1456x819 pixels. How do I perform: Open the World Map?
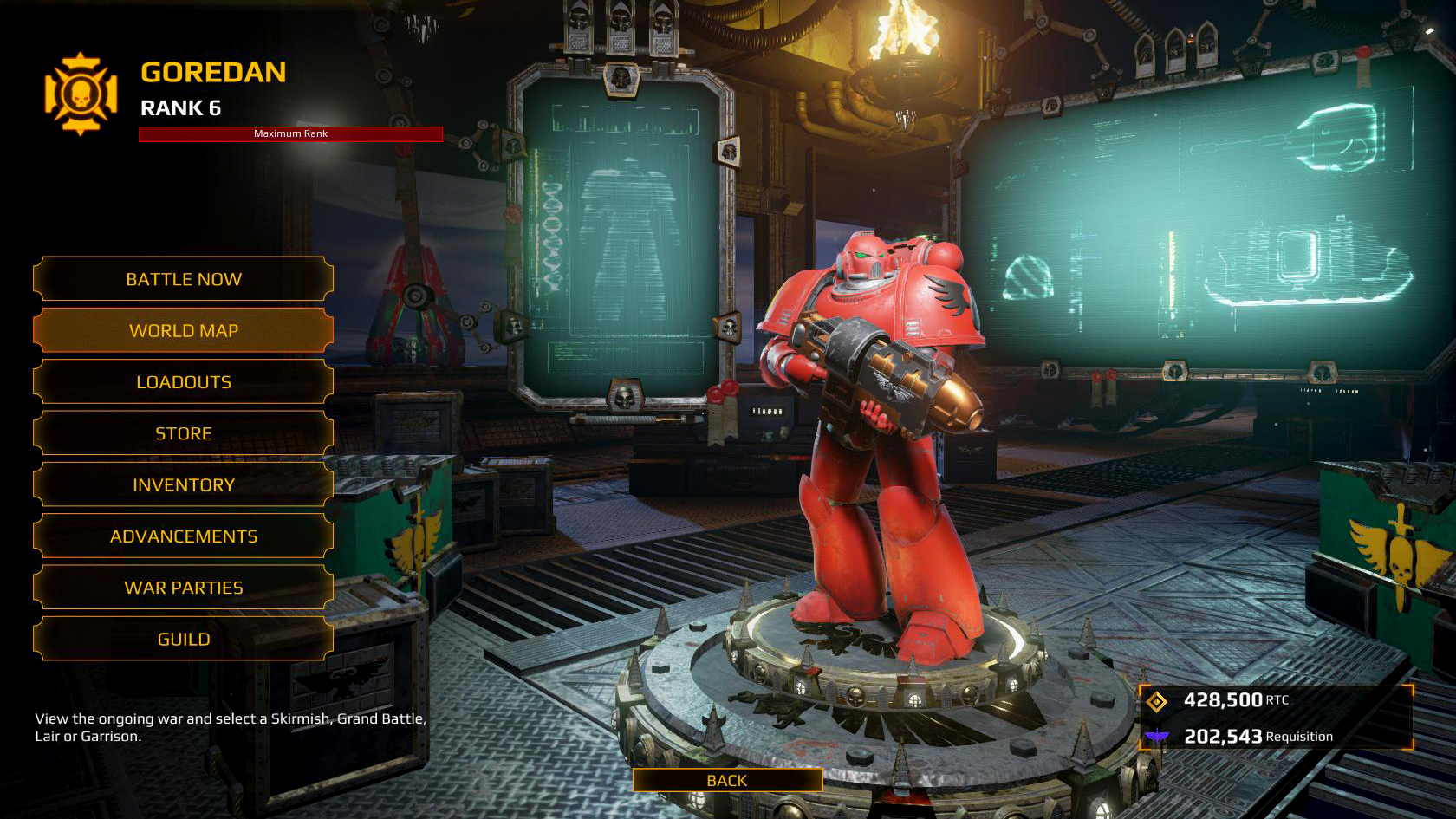183,330
